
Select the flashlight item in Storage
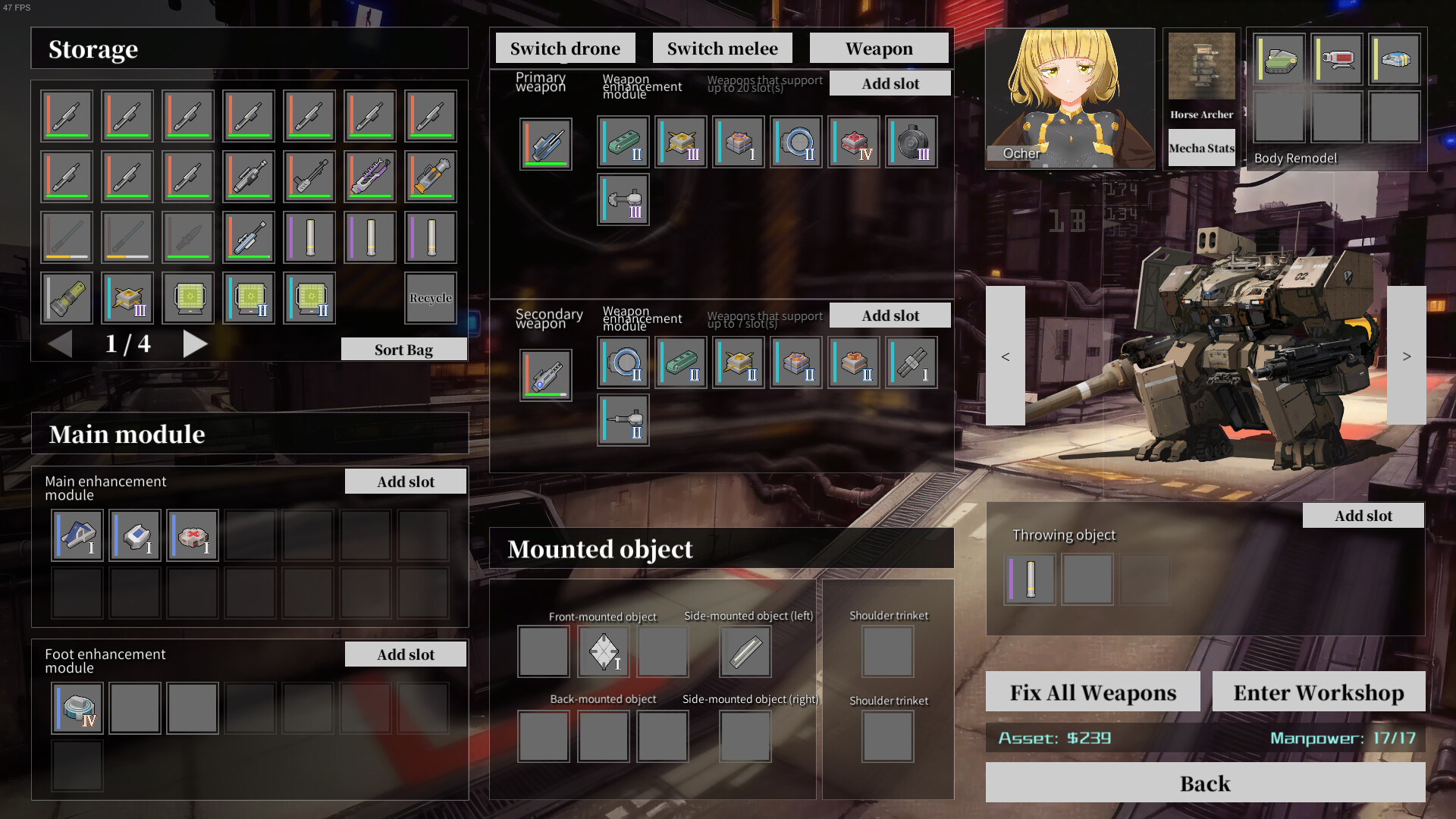point(67,298)
